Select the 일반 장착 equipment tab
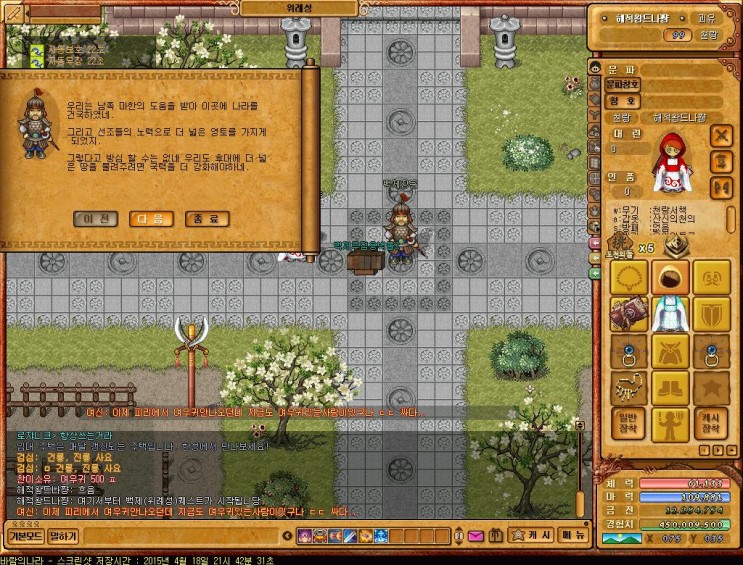 click(x=627, y=424)
